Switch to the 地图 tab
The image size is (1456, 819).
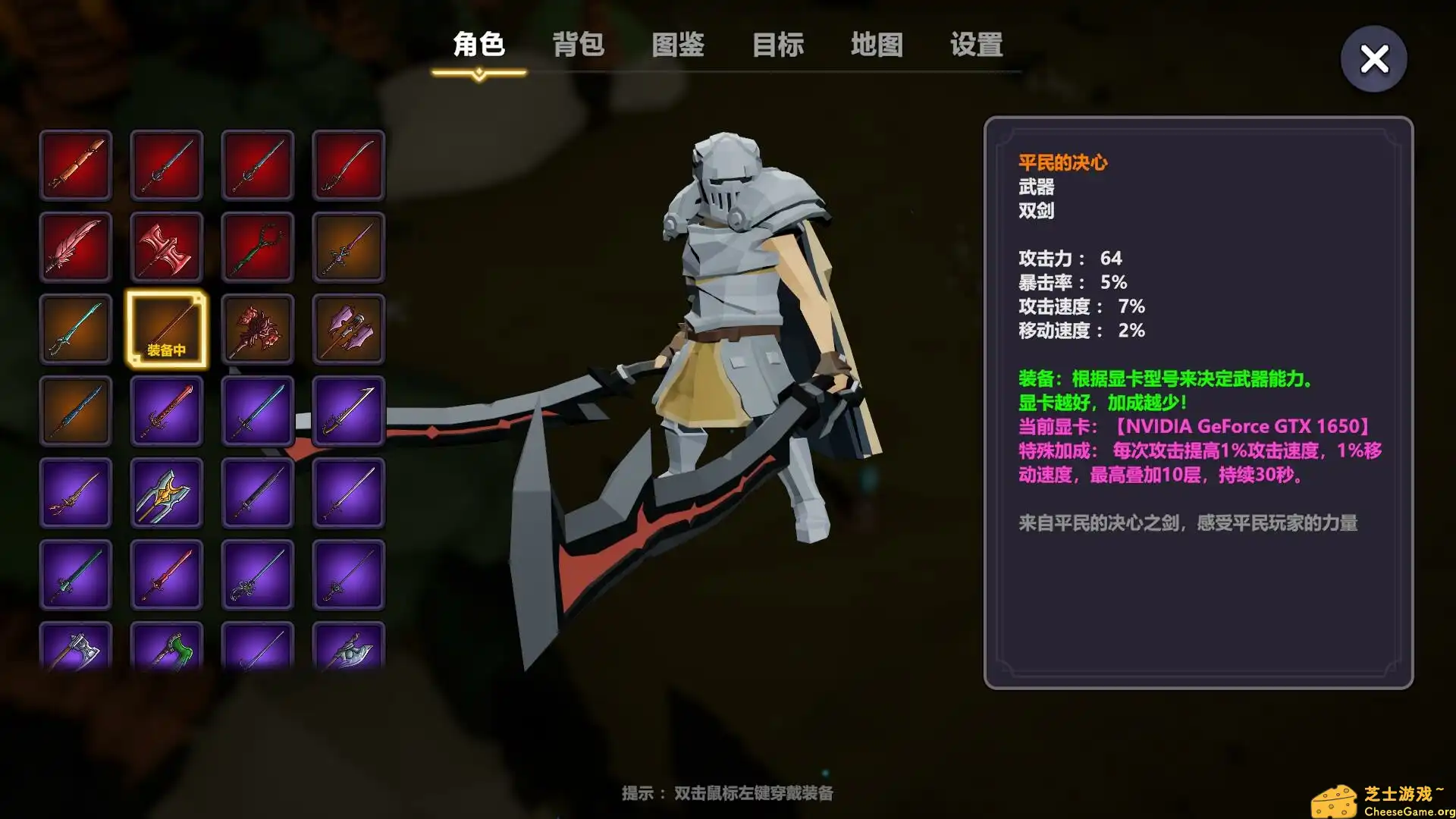(x=877, y=45)
